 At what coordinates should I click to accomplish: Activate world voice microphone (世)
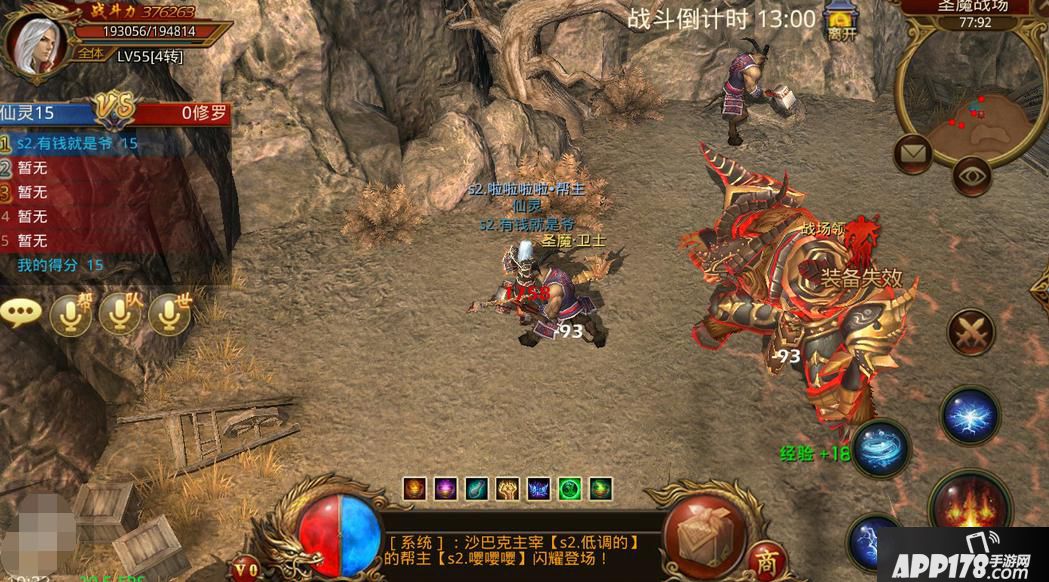click(170, 314)
